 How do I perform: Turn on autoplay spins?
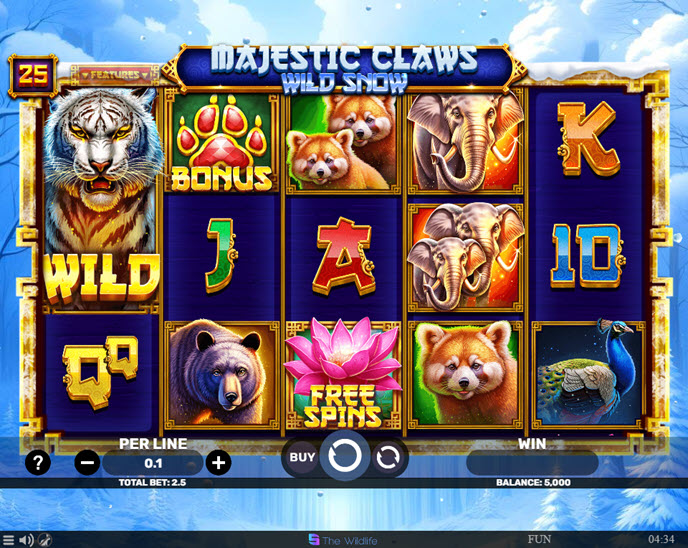click(387, 458)
